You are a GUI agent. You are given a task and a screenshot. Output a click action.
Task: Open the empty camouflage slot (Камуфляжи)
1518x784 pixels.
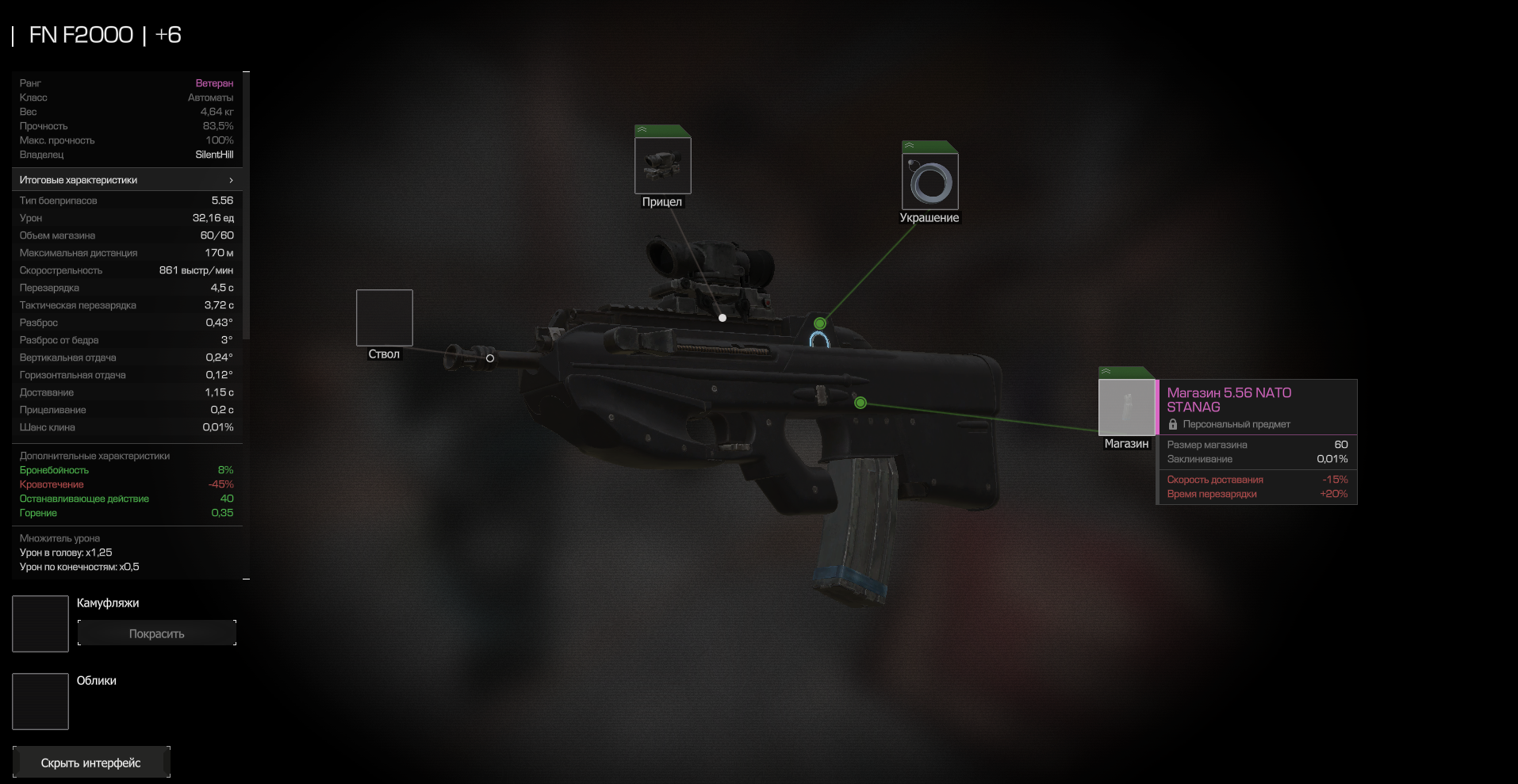click(40, 624)
